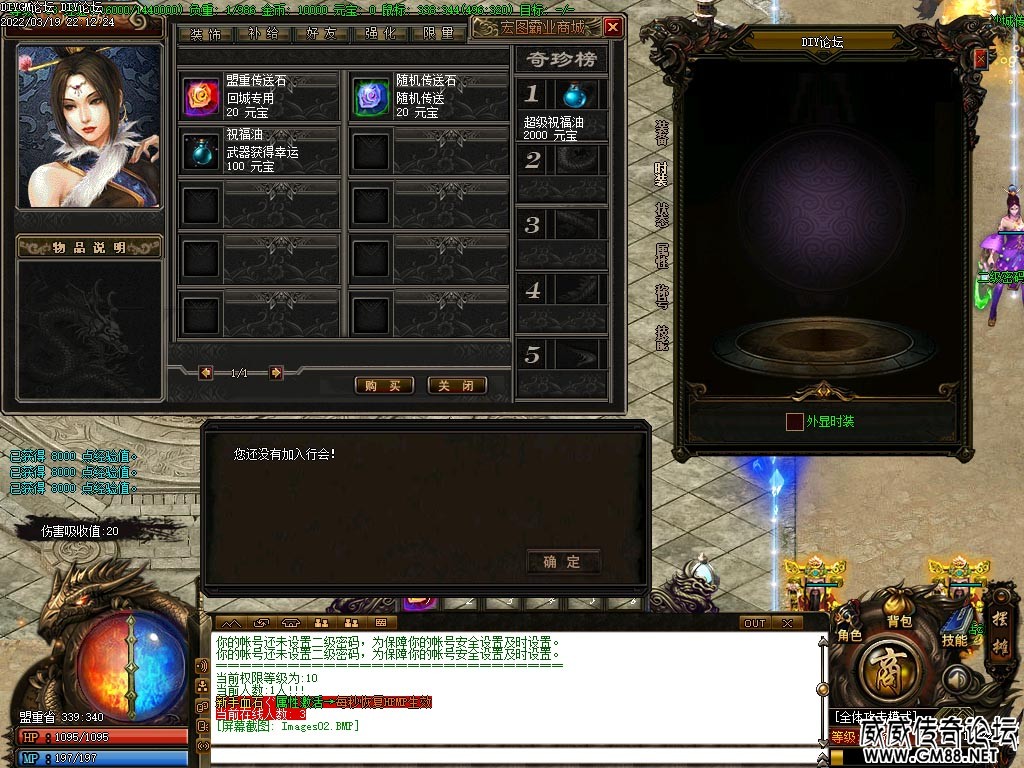Select the 好友 tab in the shop

pos(322,33)
